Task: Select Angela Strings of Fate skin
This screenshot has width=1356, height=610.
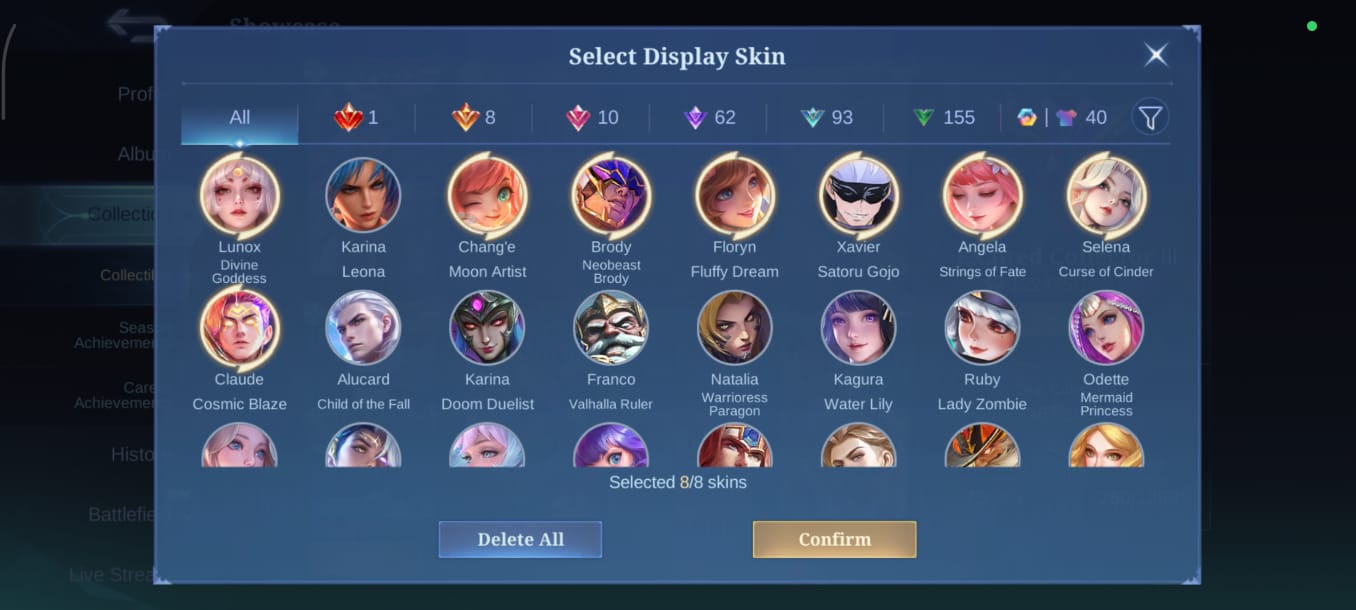Action: [982, 196]
